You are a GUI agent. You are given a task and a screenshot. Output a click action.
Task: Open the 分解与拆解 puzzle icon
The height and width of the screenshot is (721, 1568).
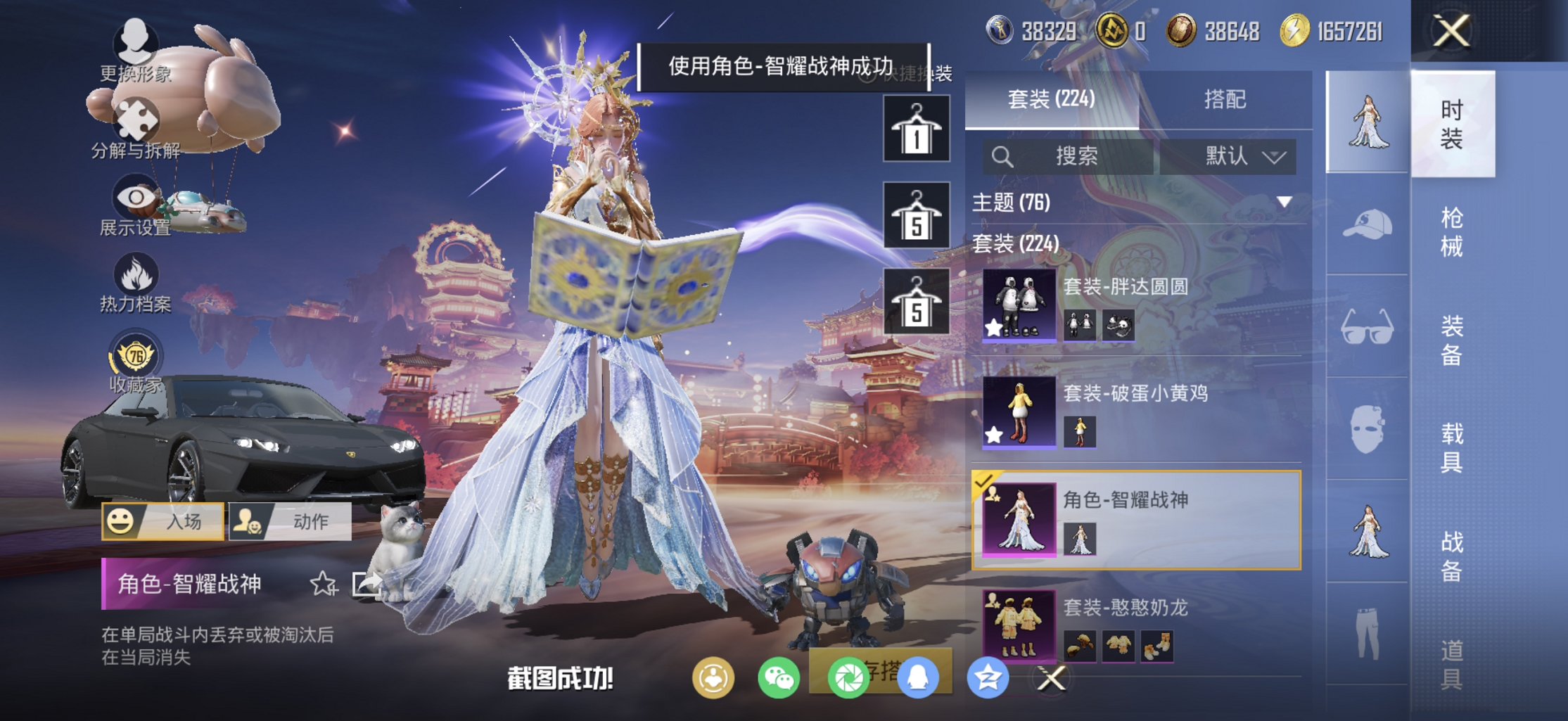(138, 120)
